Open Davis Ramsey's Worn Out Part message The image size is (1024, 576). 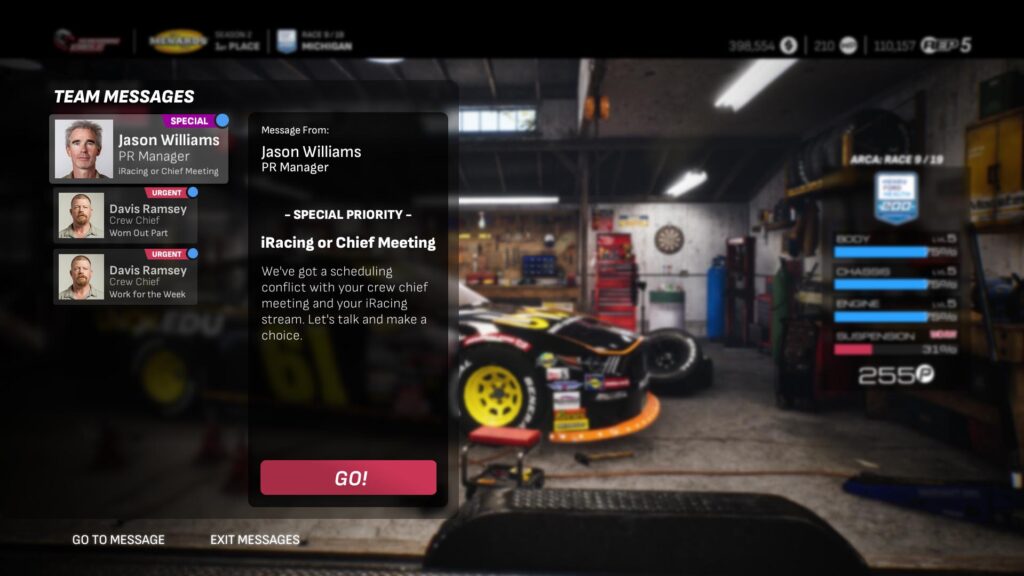point(126,215)
